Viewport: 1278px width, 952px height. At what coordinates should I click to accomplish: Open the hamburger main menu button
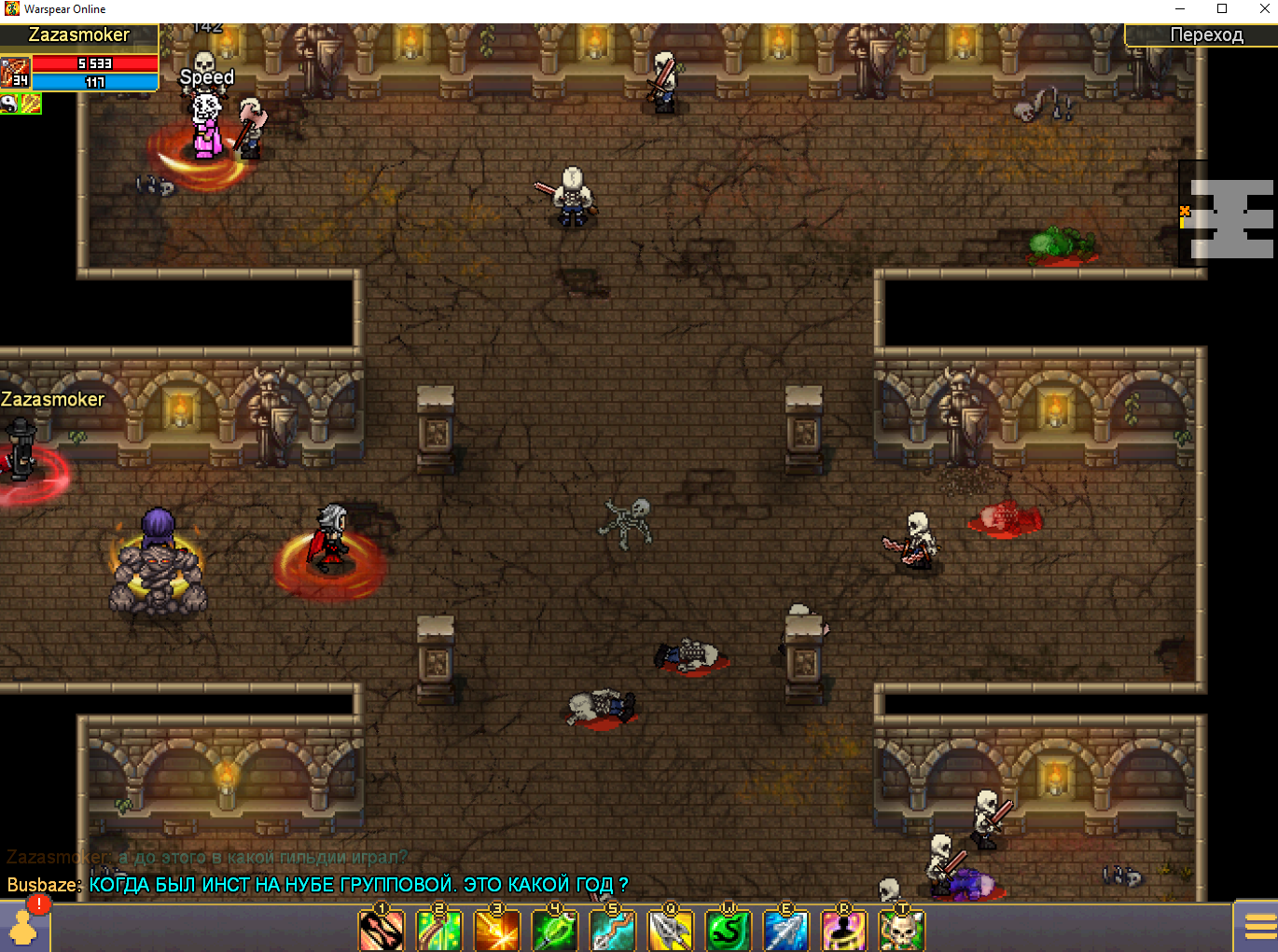(1259, 926)
